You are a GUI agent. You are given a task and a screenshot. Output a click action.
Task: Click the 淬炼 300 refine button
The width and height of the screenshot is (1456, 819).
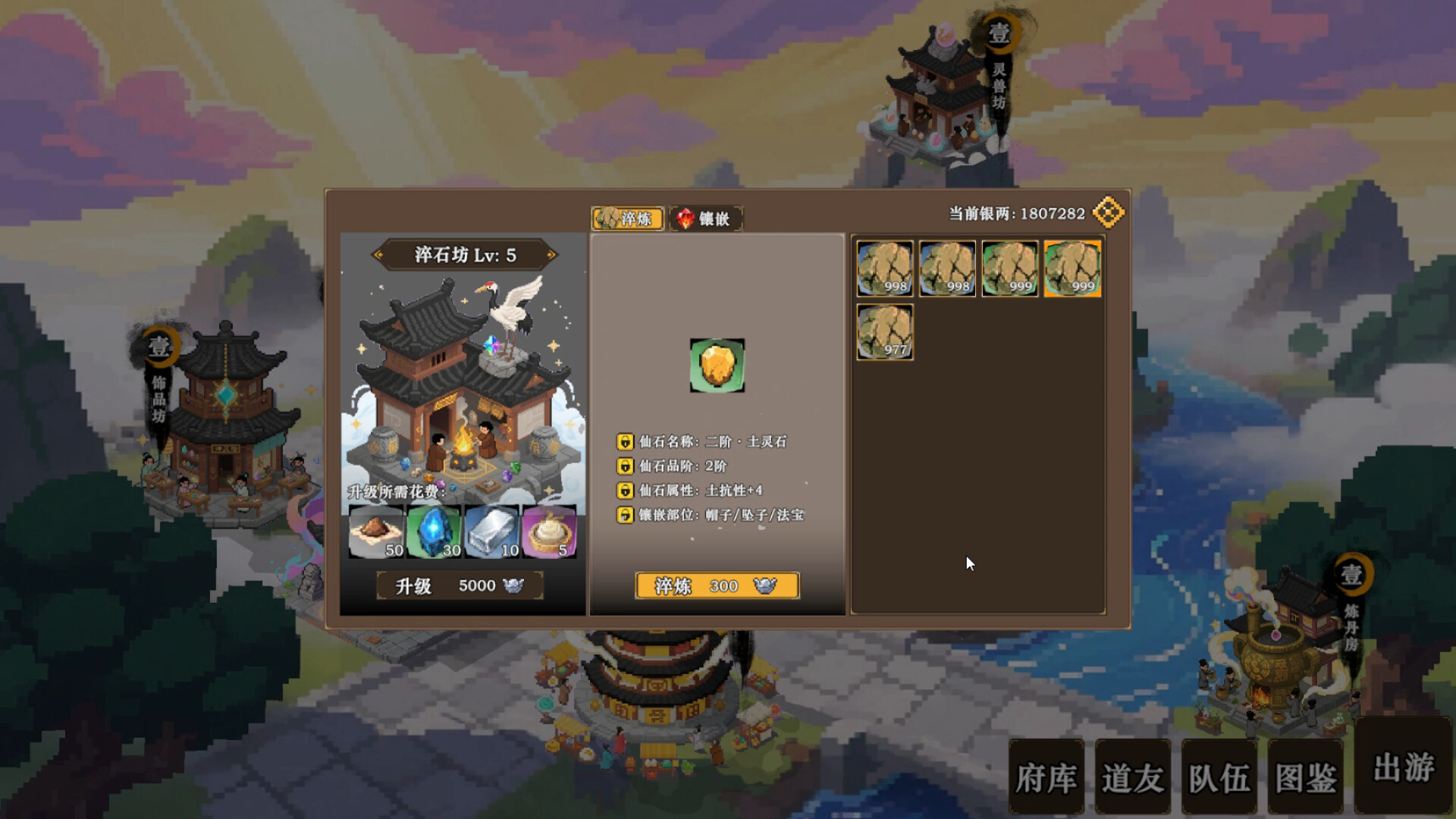click(717, 585)
